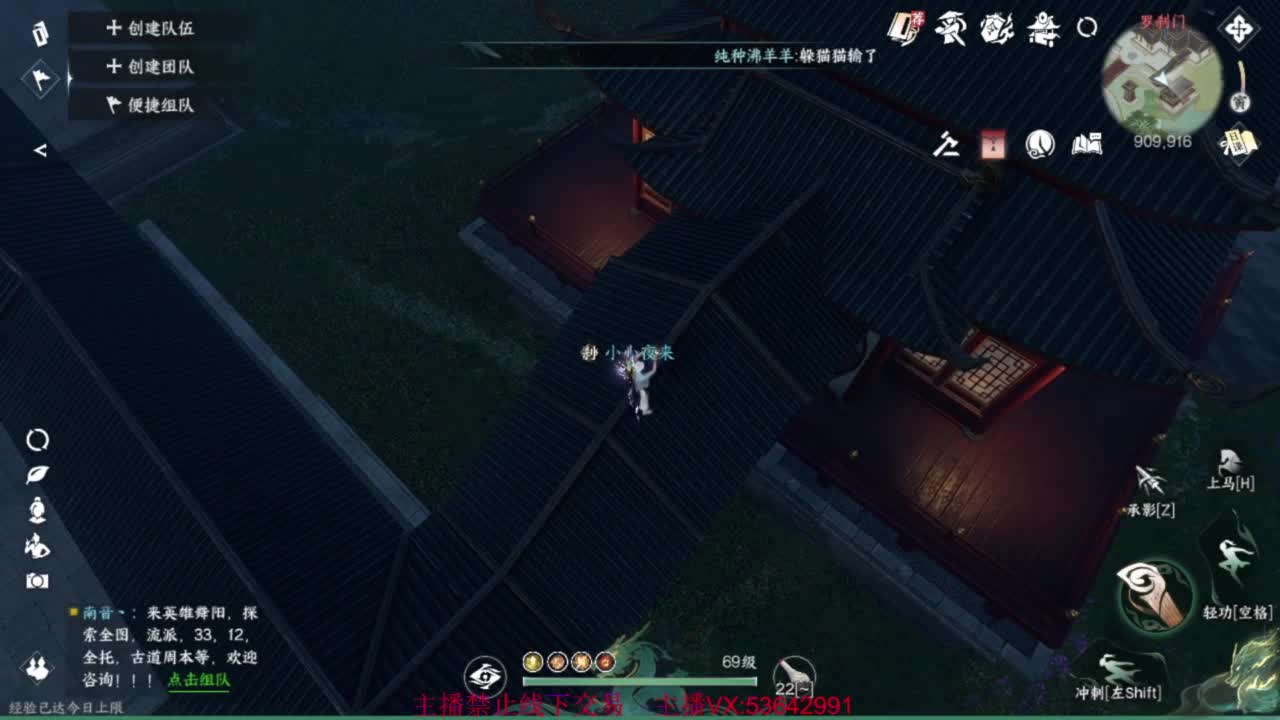
Task: Open the guide book icon near the minimap
Action: [1088, 145]
